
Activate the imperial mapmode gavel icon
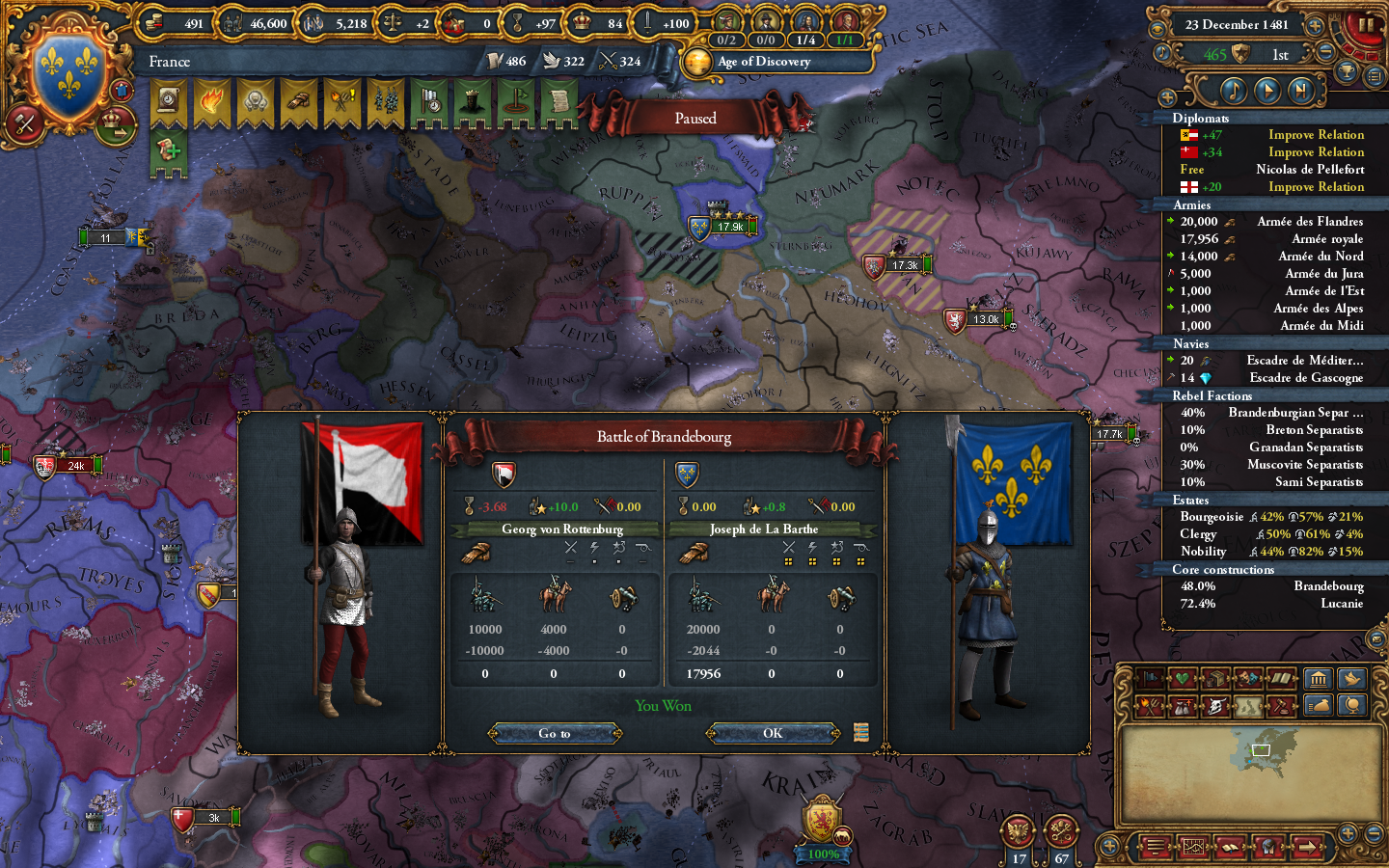pos(1279,705)
